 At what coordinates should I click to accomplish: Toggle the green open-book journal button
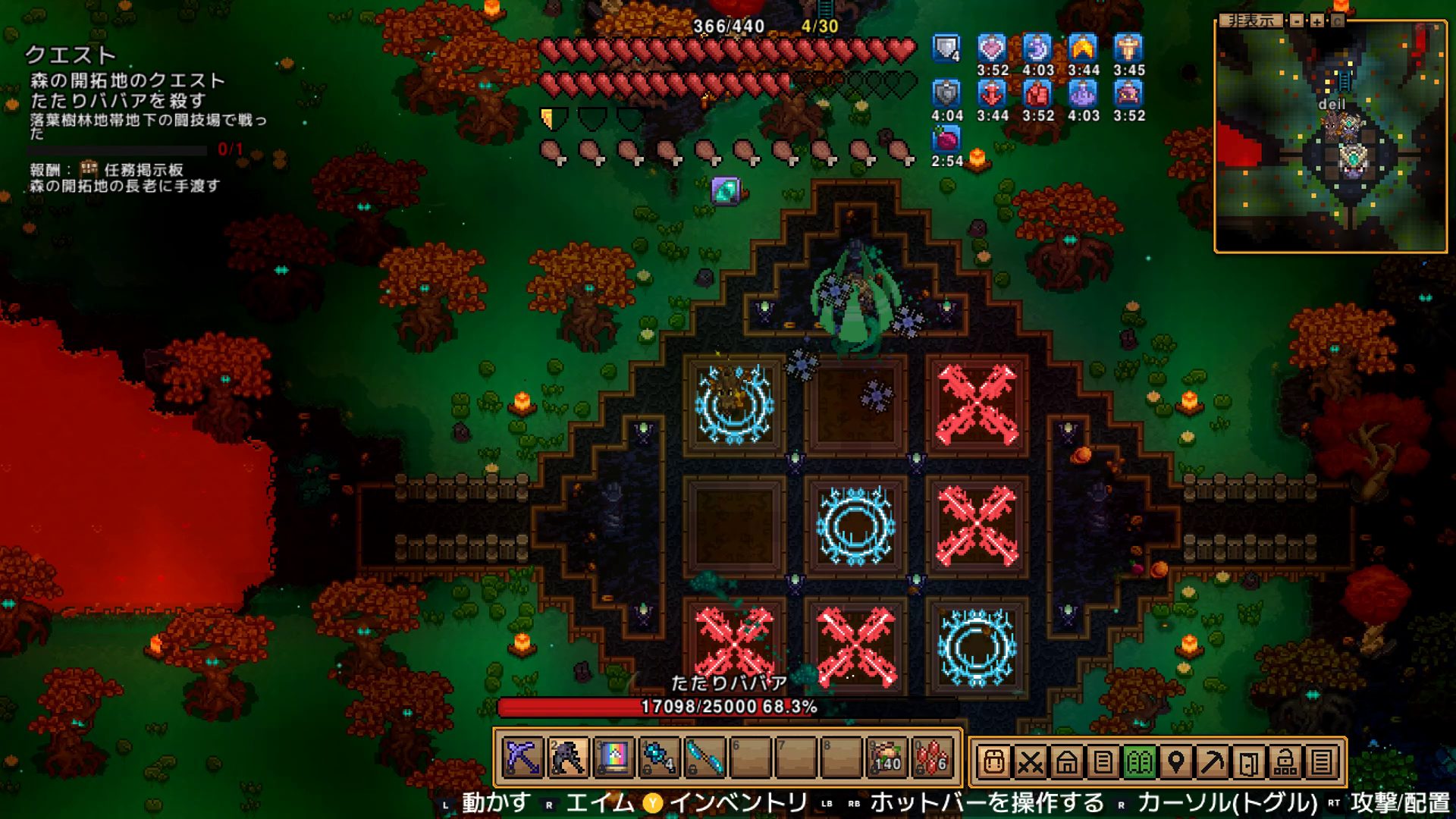click(1139, 761)
